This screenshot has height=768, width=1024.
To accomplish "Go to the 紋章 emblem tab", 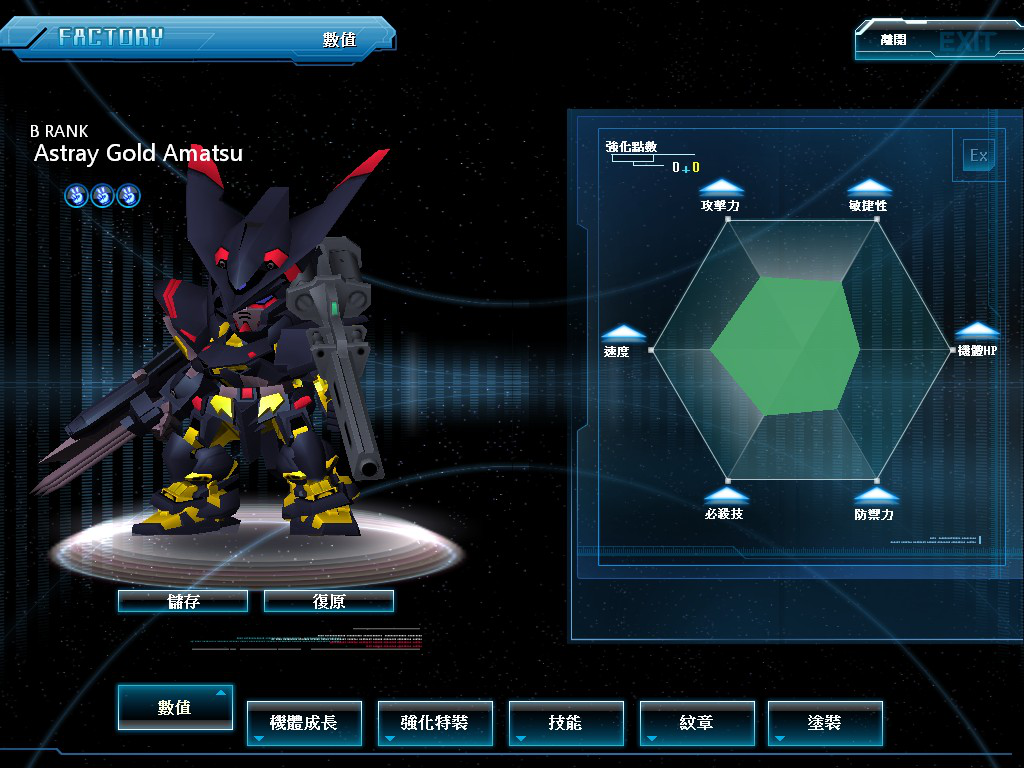I will point(696,722).
